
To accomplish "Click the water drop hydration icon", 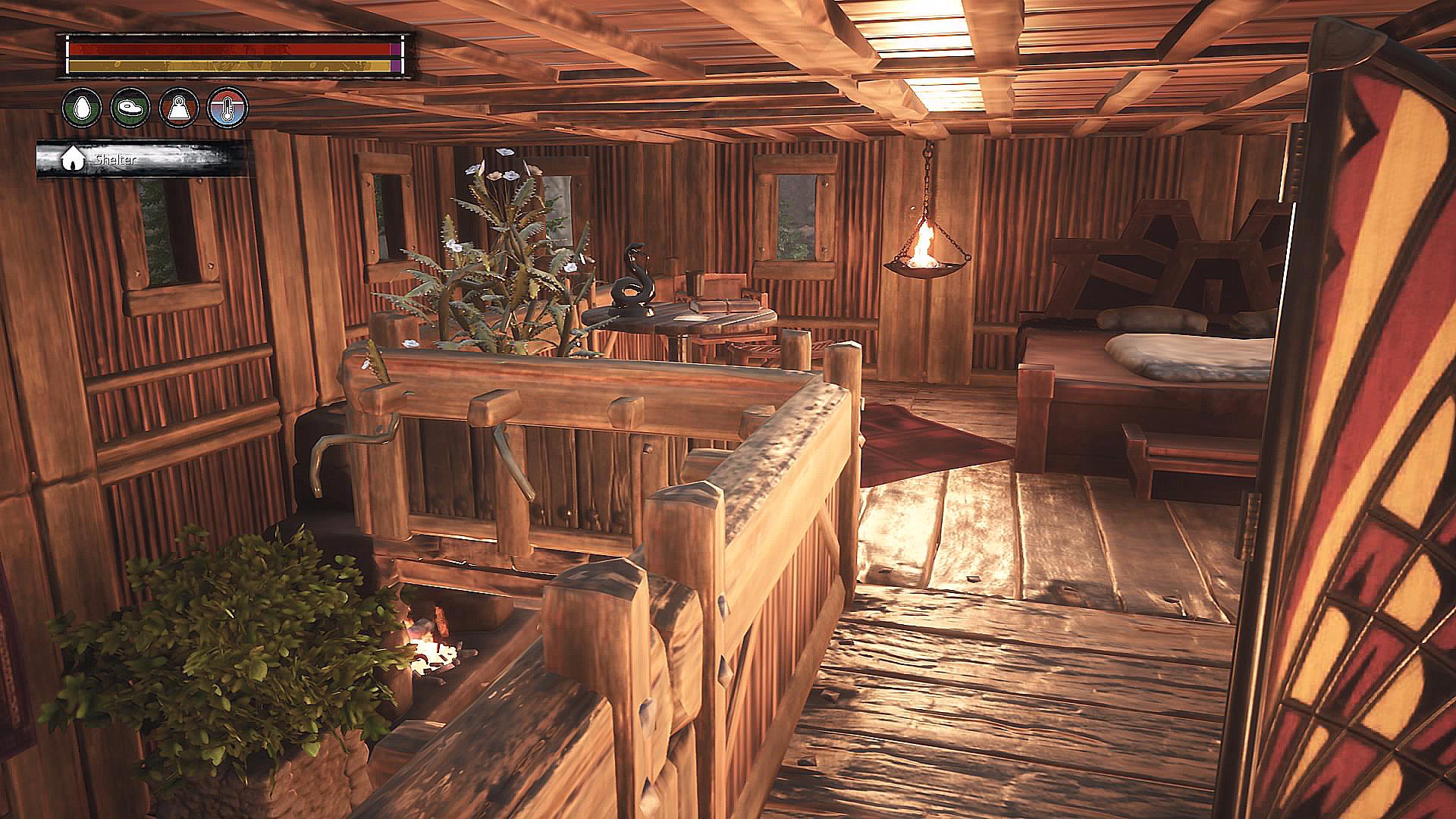I will click(83, 107).
